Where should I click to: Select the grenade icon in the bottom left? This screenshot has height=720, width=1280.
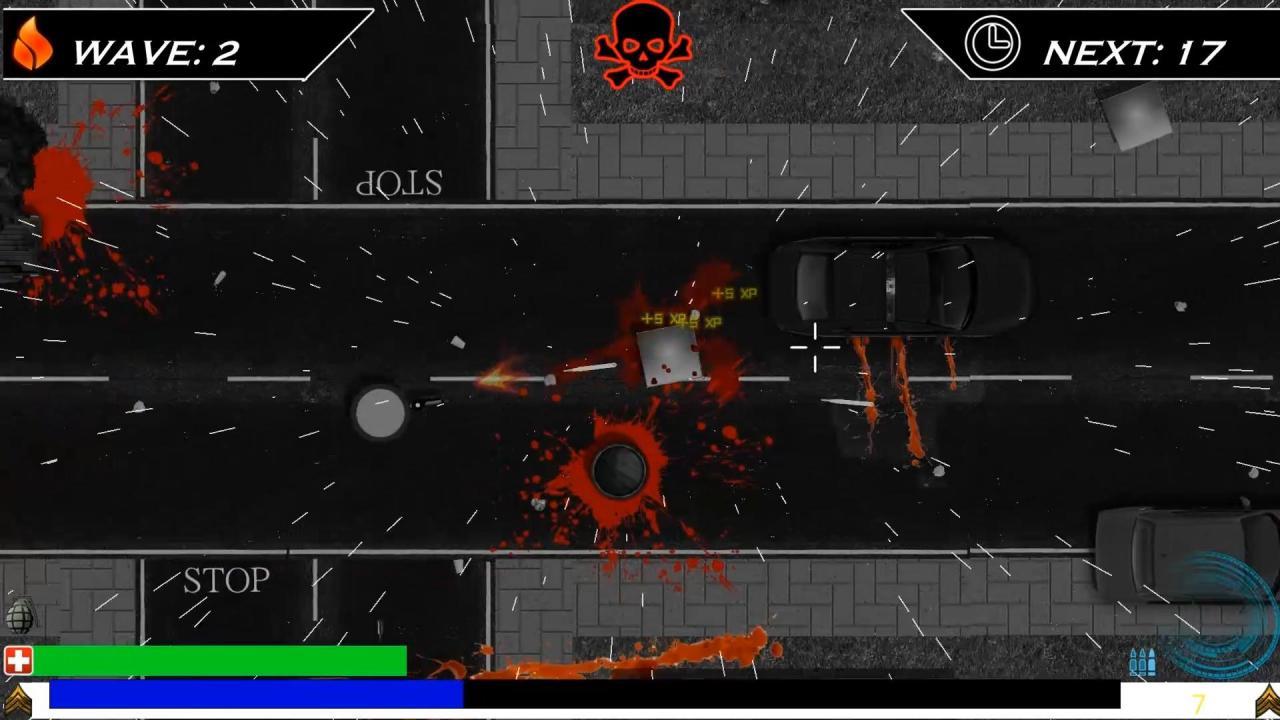(20, 615)
